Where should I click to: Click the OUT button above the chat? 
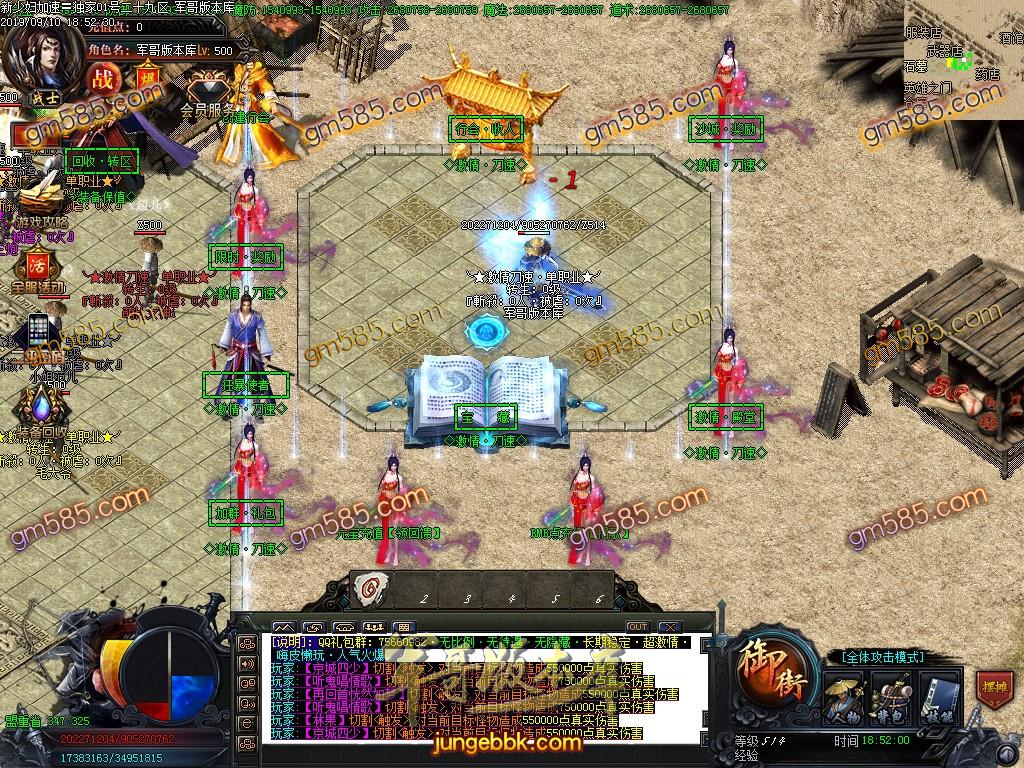point(637,627)
